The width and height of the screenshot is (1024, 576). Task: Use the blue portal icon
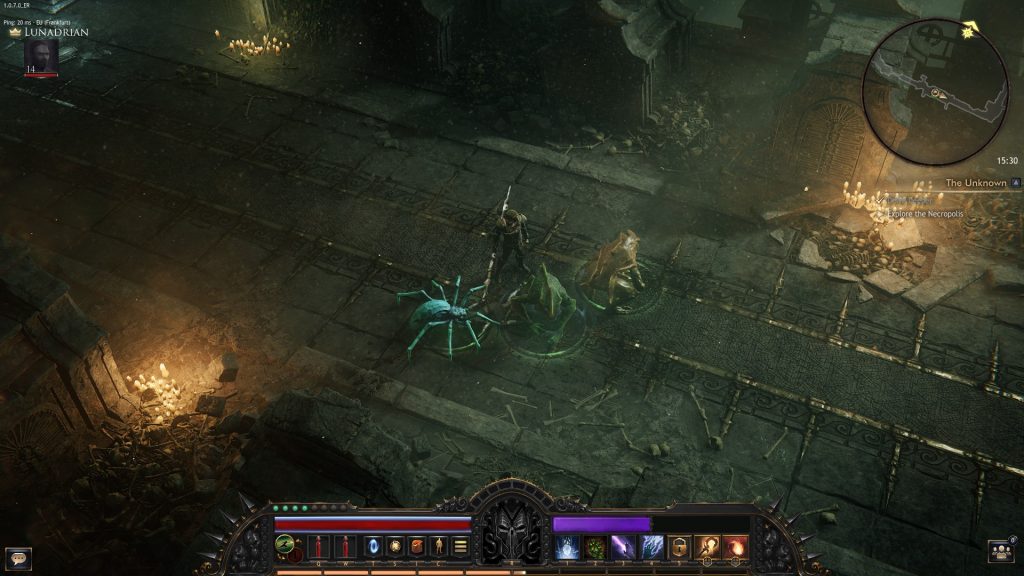[x=375, y=546]
